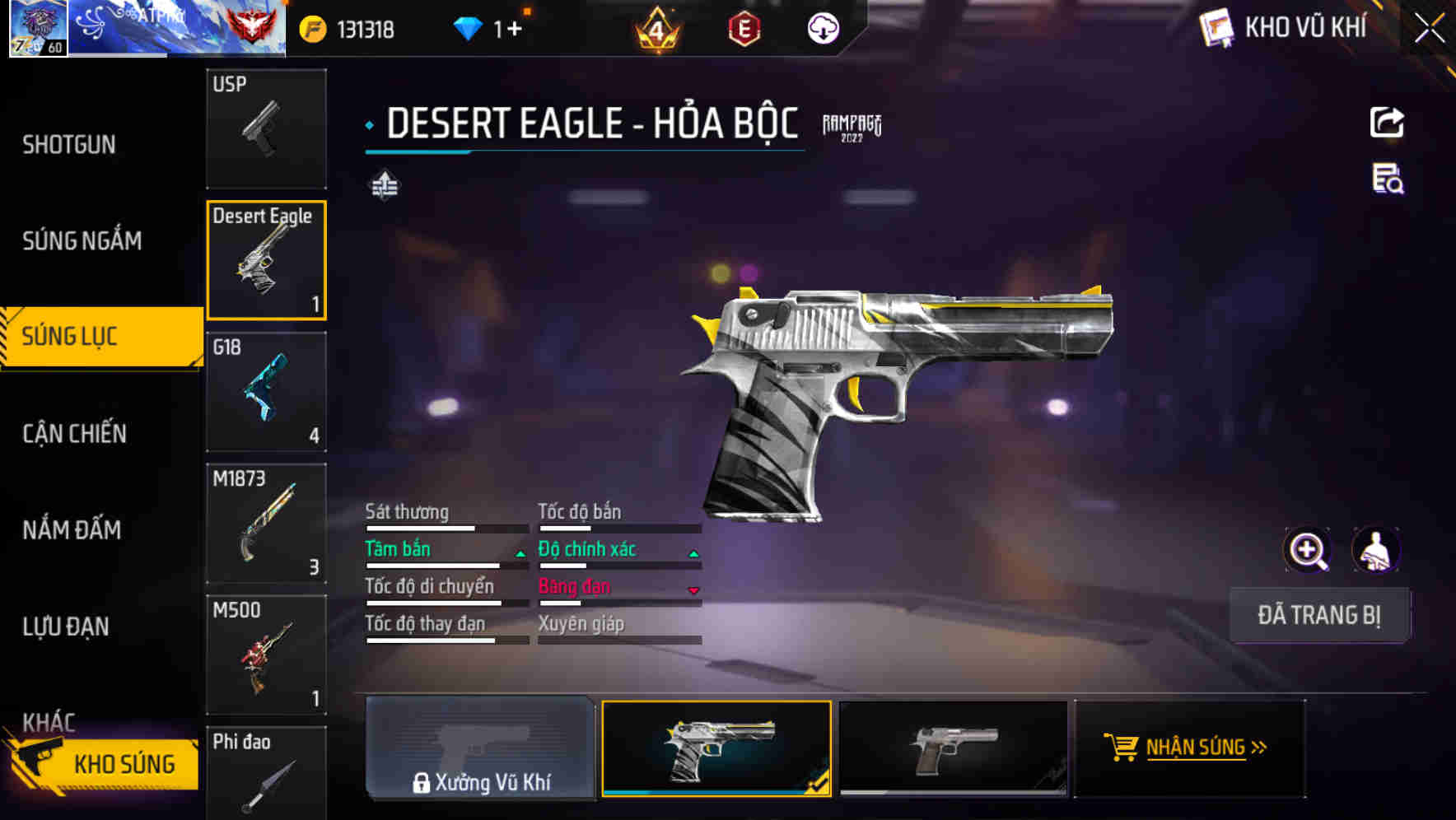Open the LỰU ĐẠN category
The height and width of the screenshot is (820, 1456).
coord(66,626)
